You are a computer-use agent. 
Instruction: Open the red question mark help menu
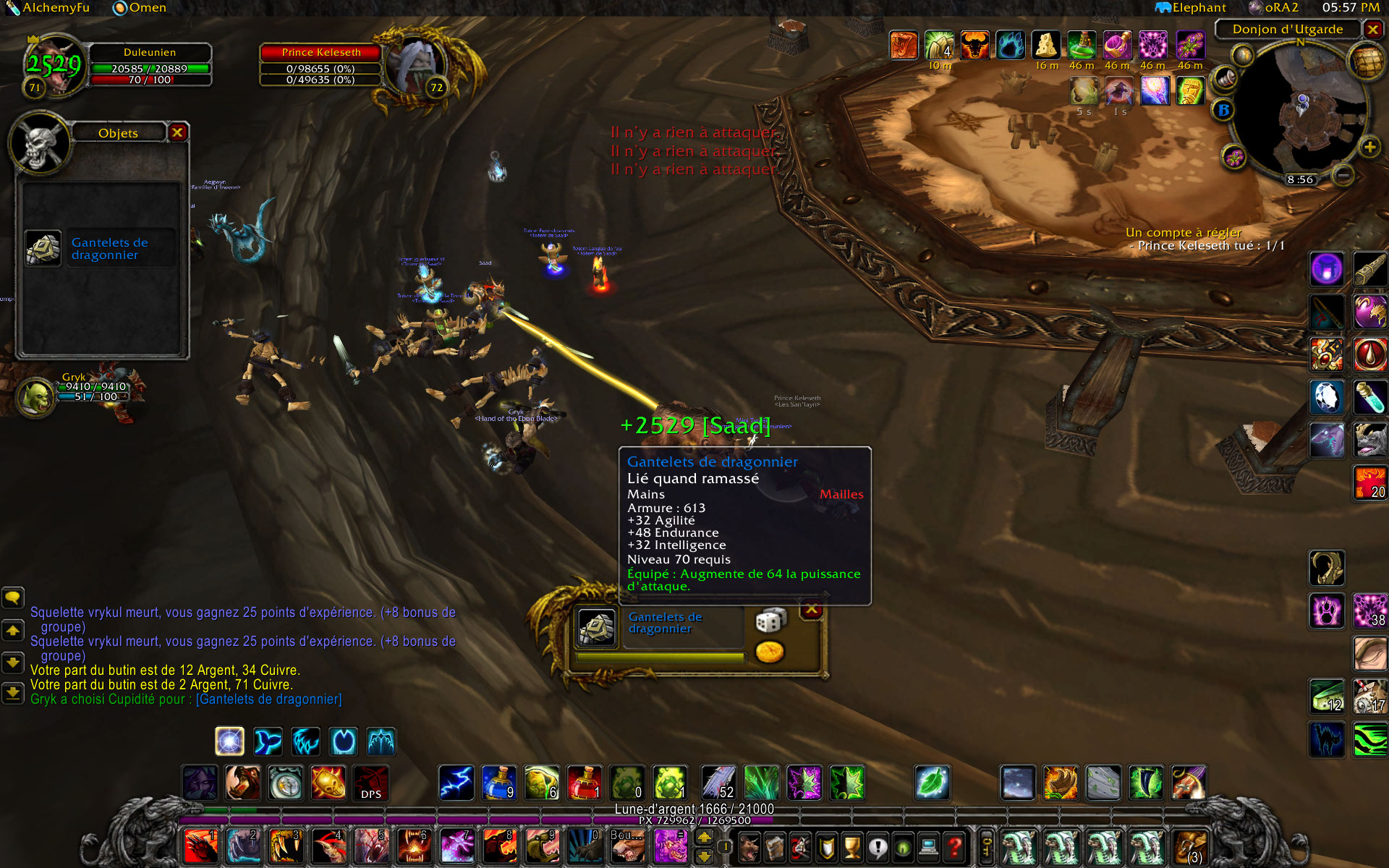(x=955, y=846)
